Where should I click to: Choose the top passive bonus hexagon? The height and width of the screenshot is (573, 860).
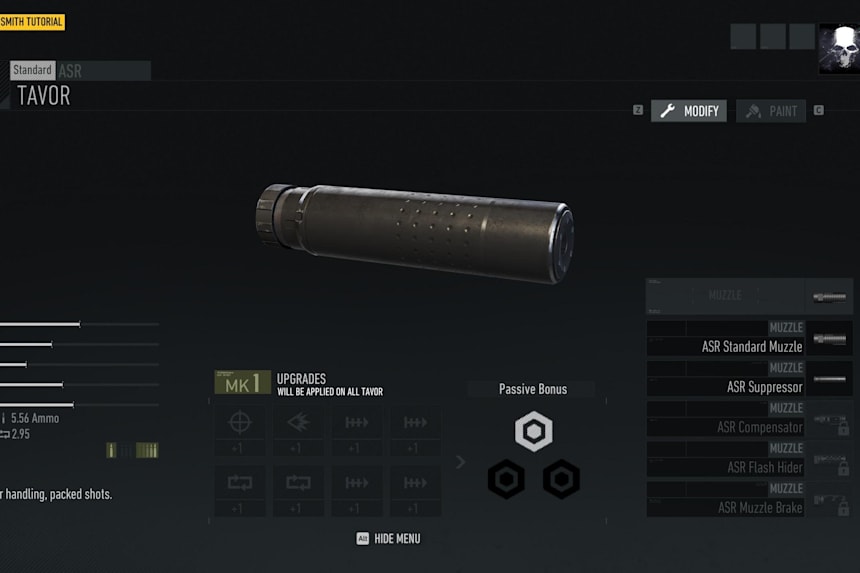(x=534, y=431)
